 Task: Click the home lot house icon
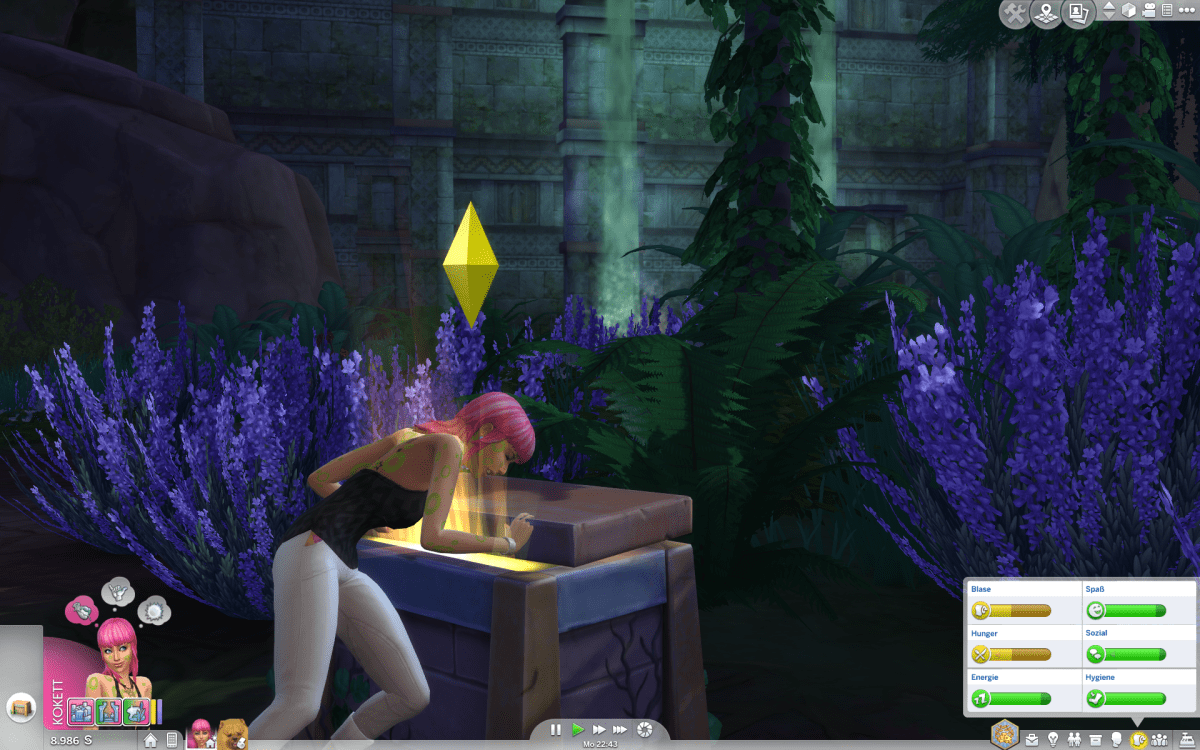click(151, 741)
